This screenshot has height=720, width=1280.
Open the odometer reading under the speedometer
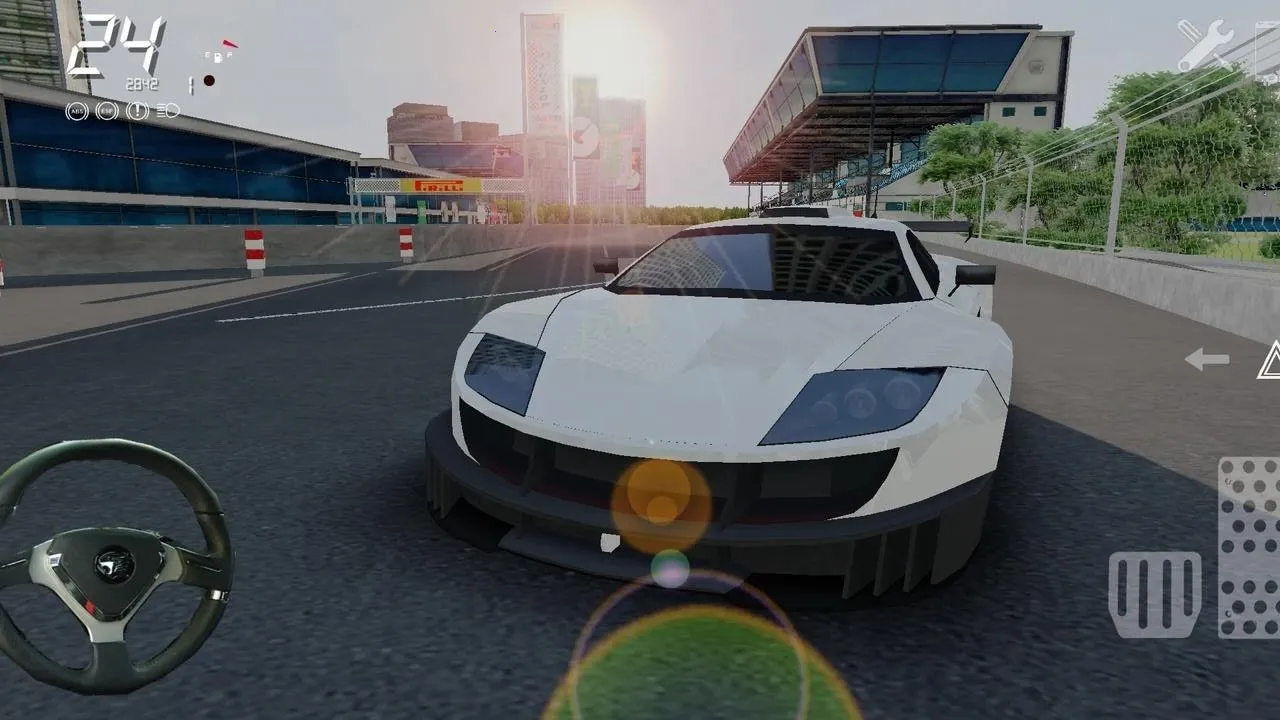[x=143, y=84]
